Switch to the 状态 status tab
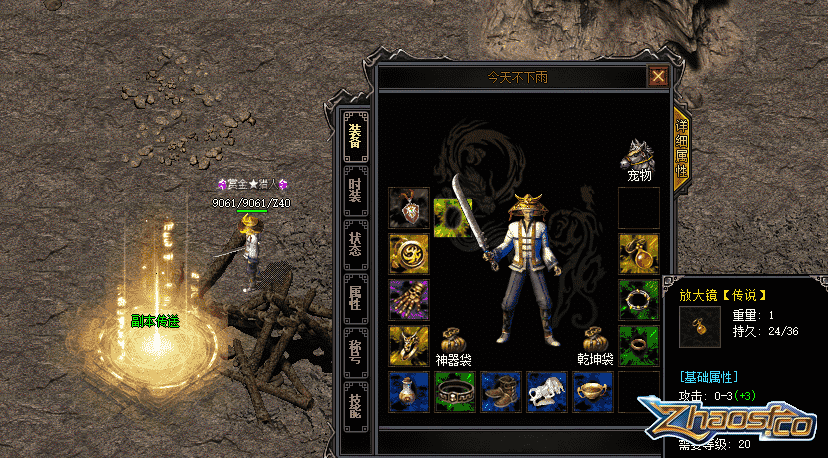Screen dimensions: 828x458 tap(355, 245)
